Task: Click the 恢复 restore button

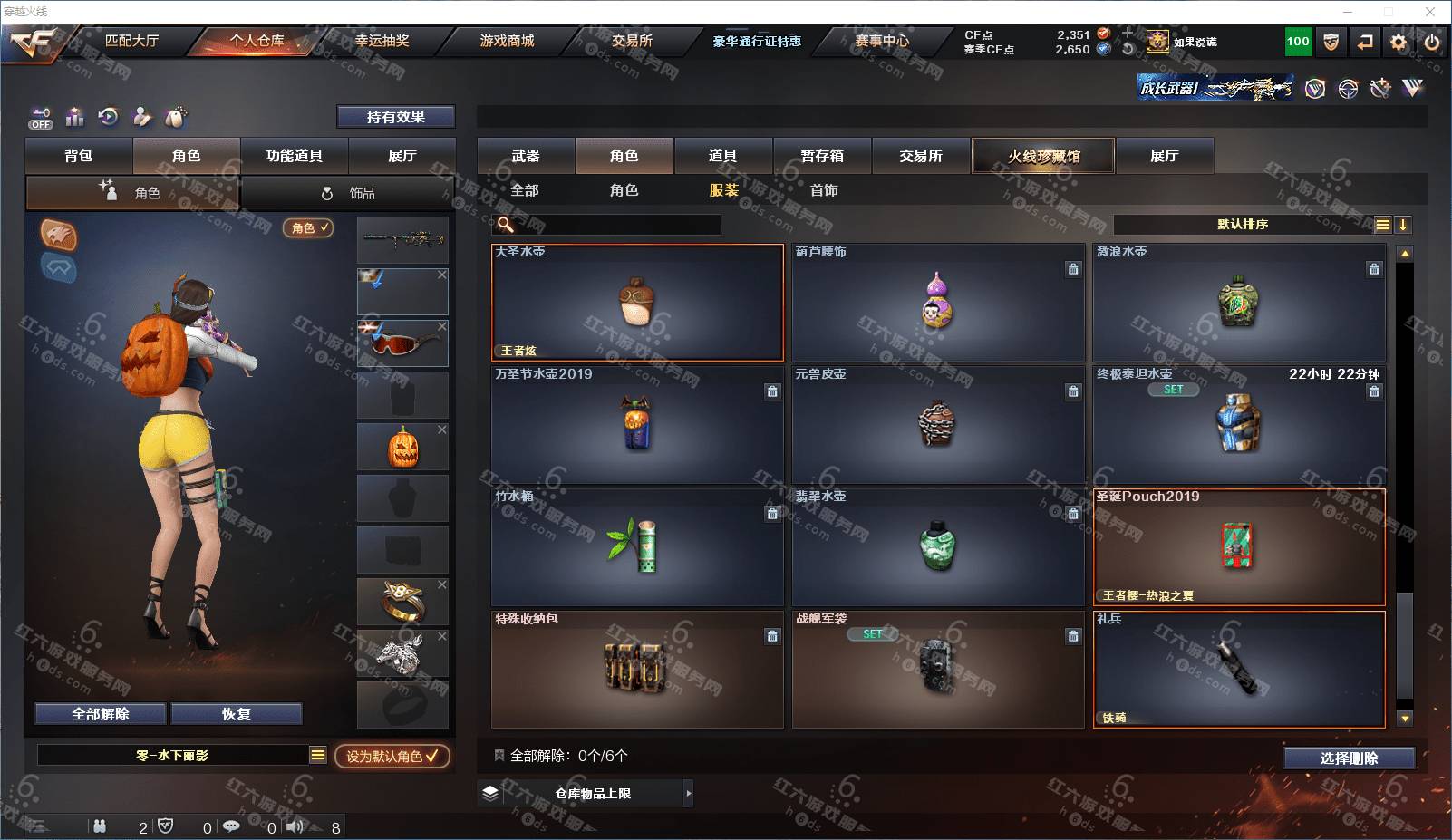Action: click(x=237, y=714)
